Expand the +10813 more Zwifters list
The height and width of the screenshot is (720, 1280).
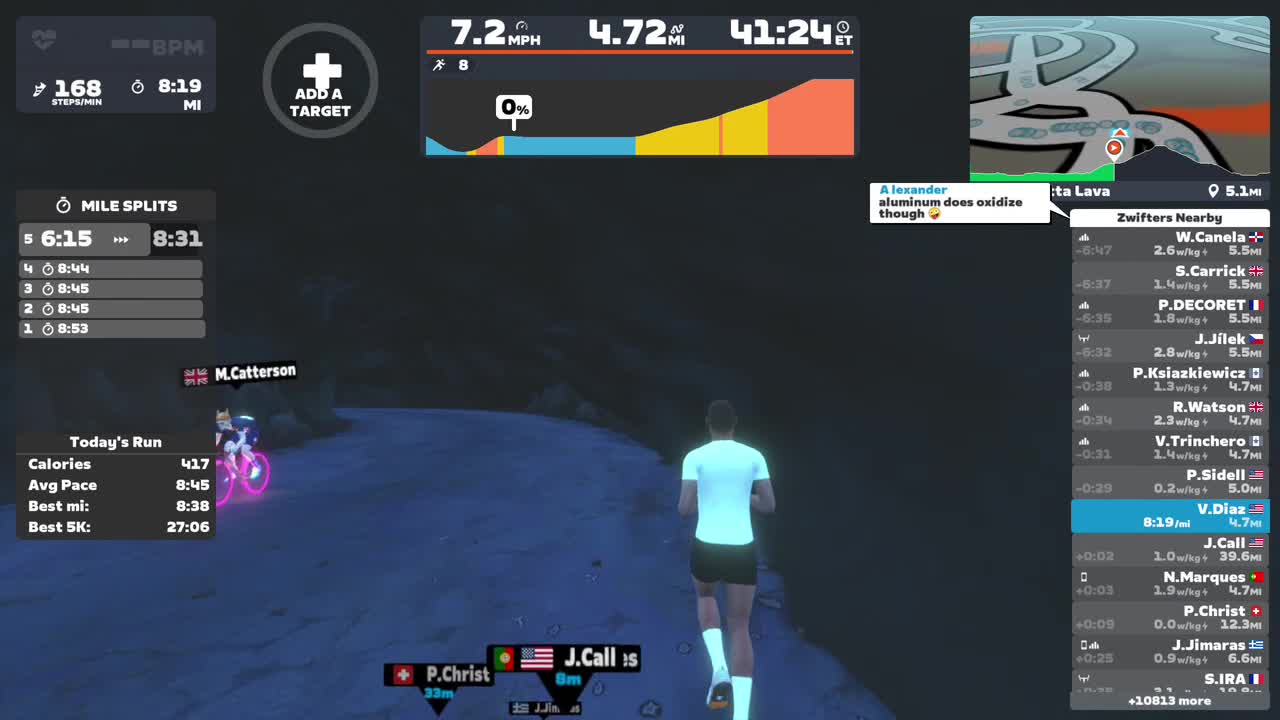tap(1169, 702)
